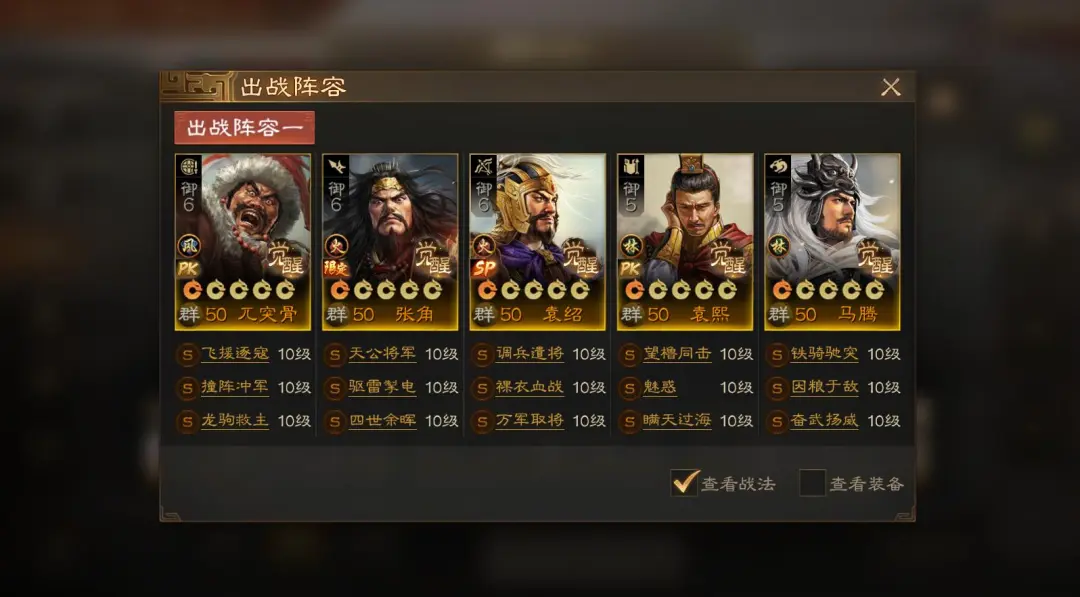Screen dimensions: 1080x597
Task: Open the 天公将军 skill details
Action: [x=382, y=354]
